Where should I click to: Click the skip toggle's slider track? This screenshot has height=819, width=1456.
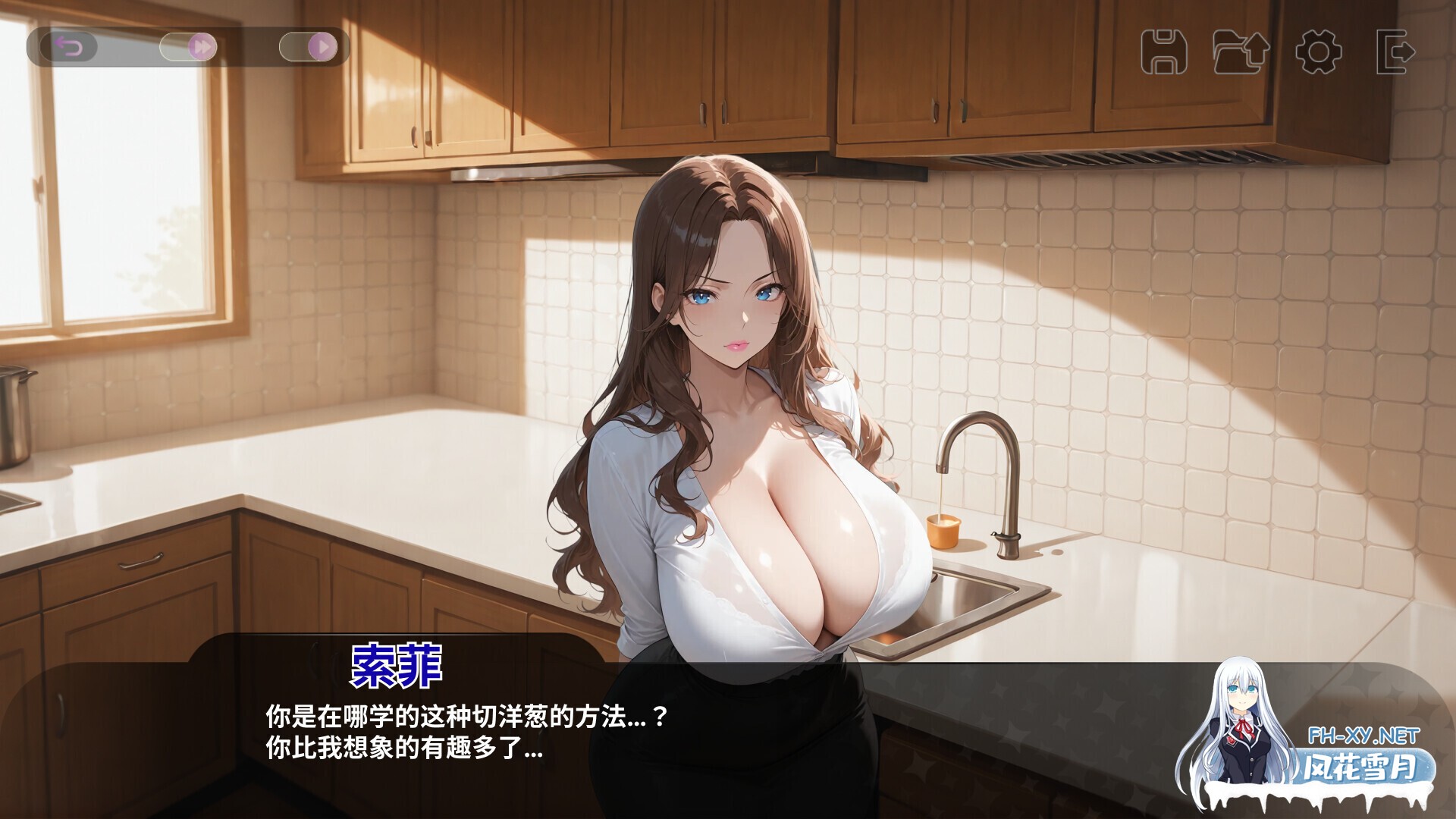click(x=176, y=47)
